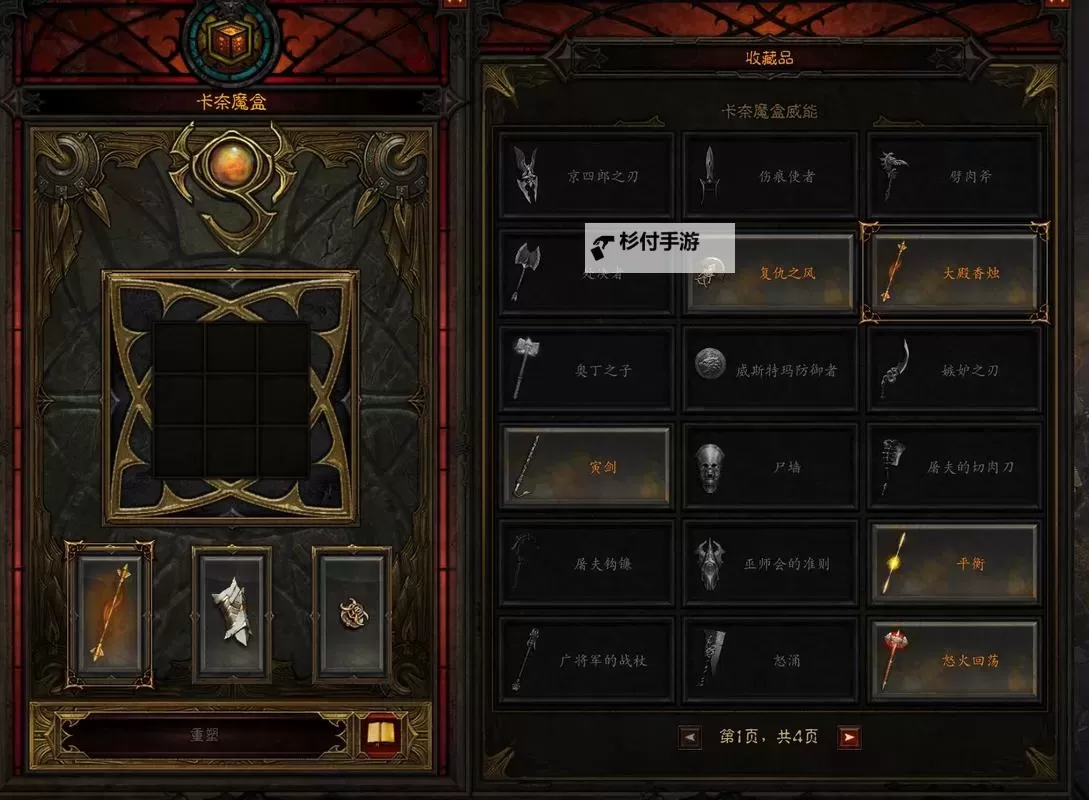The width and height of the screenshot is (1089, 800).
Task: Pick the 嫉妒之刃 power entry
Action: 955,370
